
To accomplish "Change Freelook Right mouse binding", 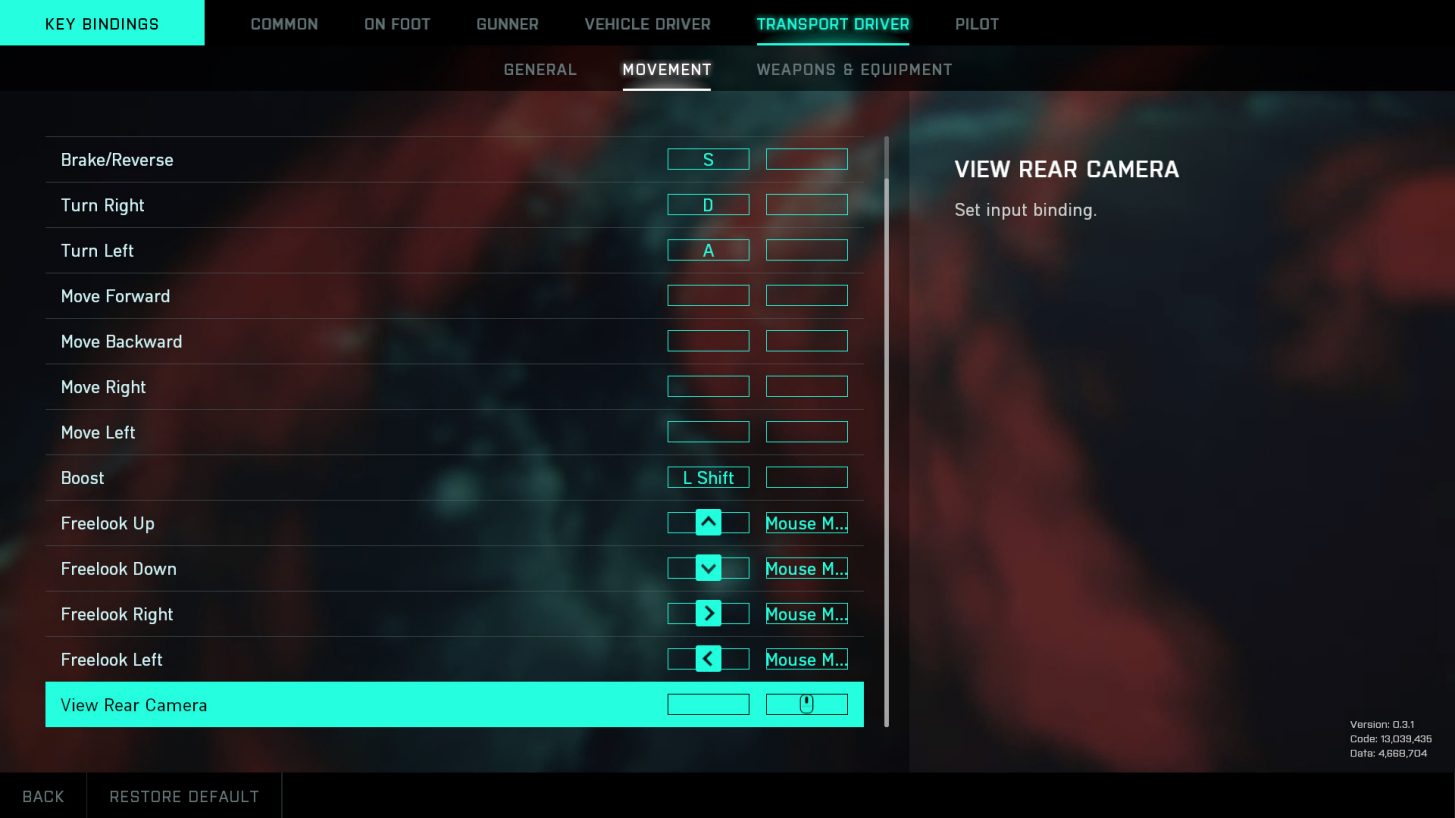I will [806, 614].
